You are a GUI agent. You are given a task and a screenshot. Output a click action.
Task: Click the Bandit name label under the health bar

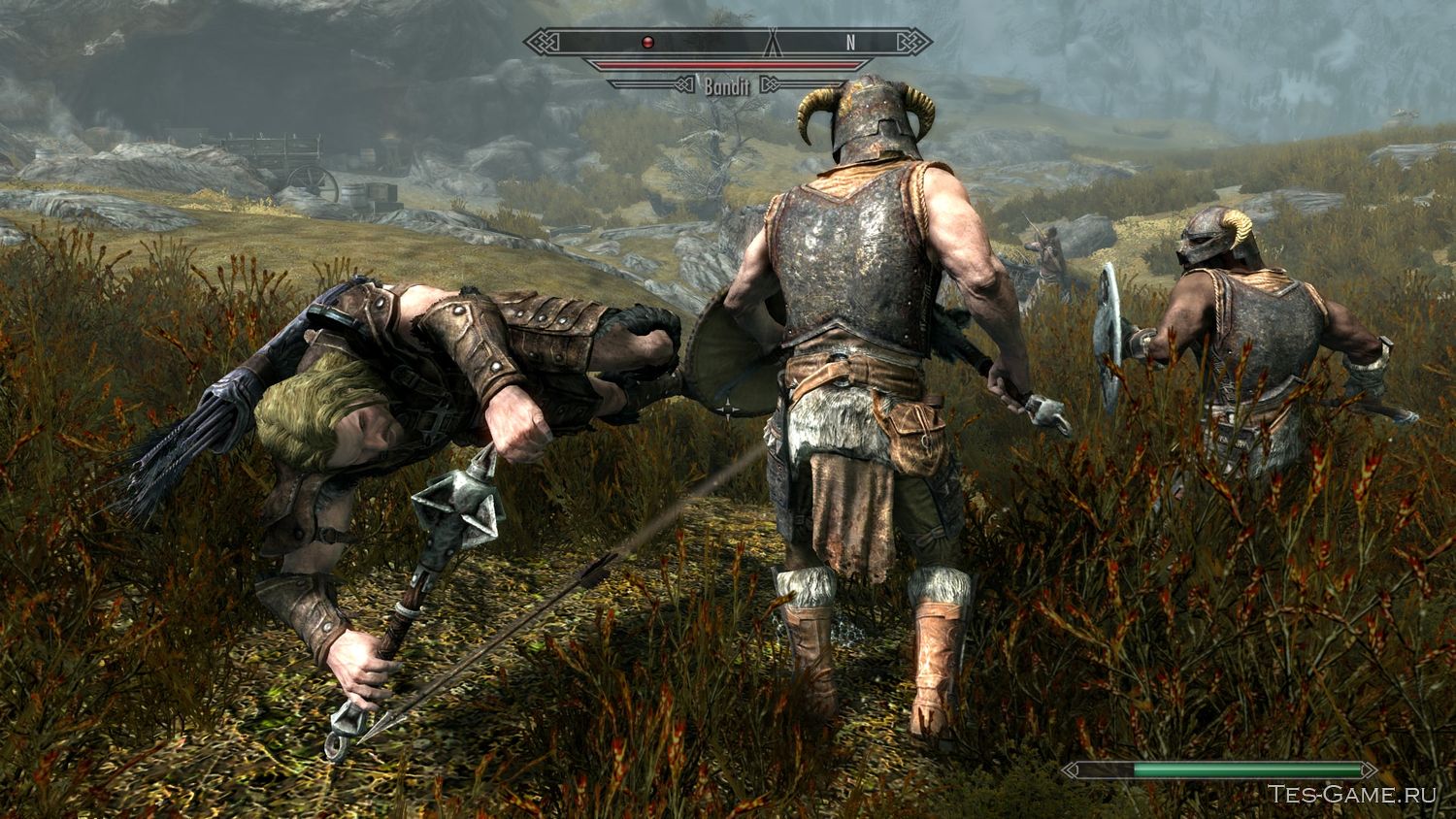point(728,84)
